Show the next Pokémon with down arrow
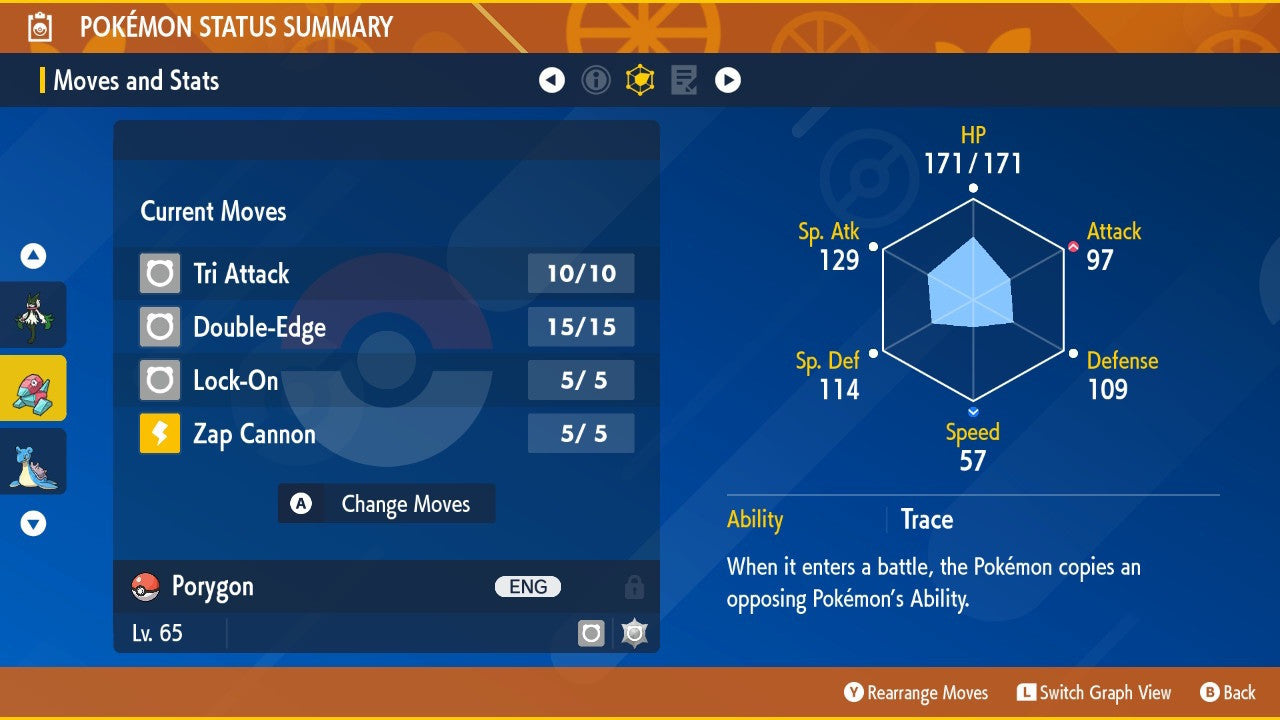Image resolution: width=1280 pixels, height=720 pixels. coord(33,523)
